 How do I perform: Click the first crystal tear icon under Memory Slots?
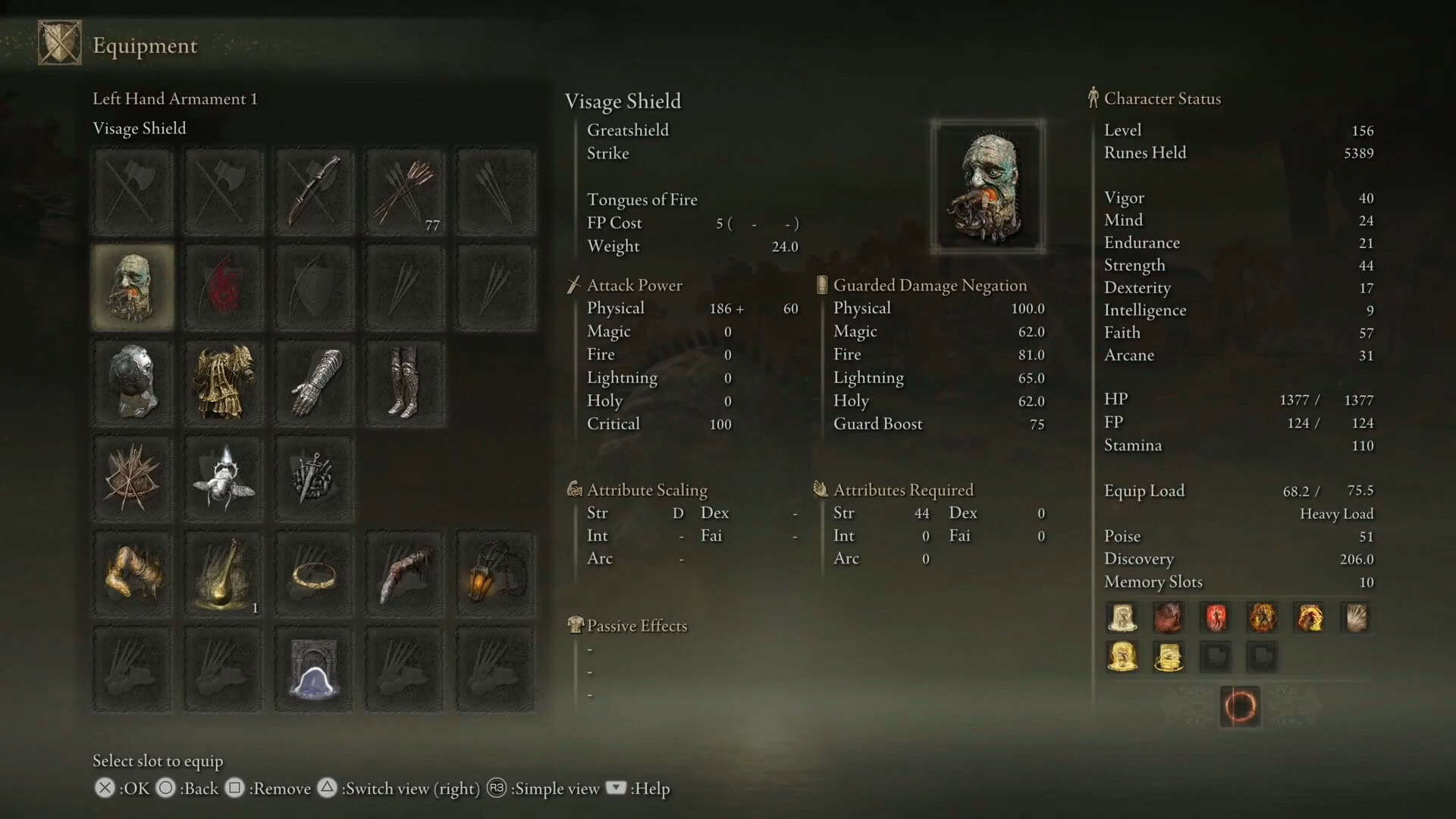pyautogui.click(x=1122, y=617)
